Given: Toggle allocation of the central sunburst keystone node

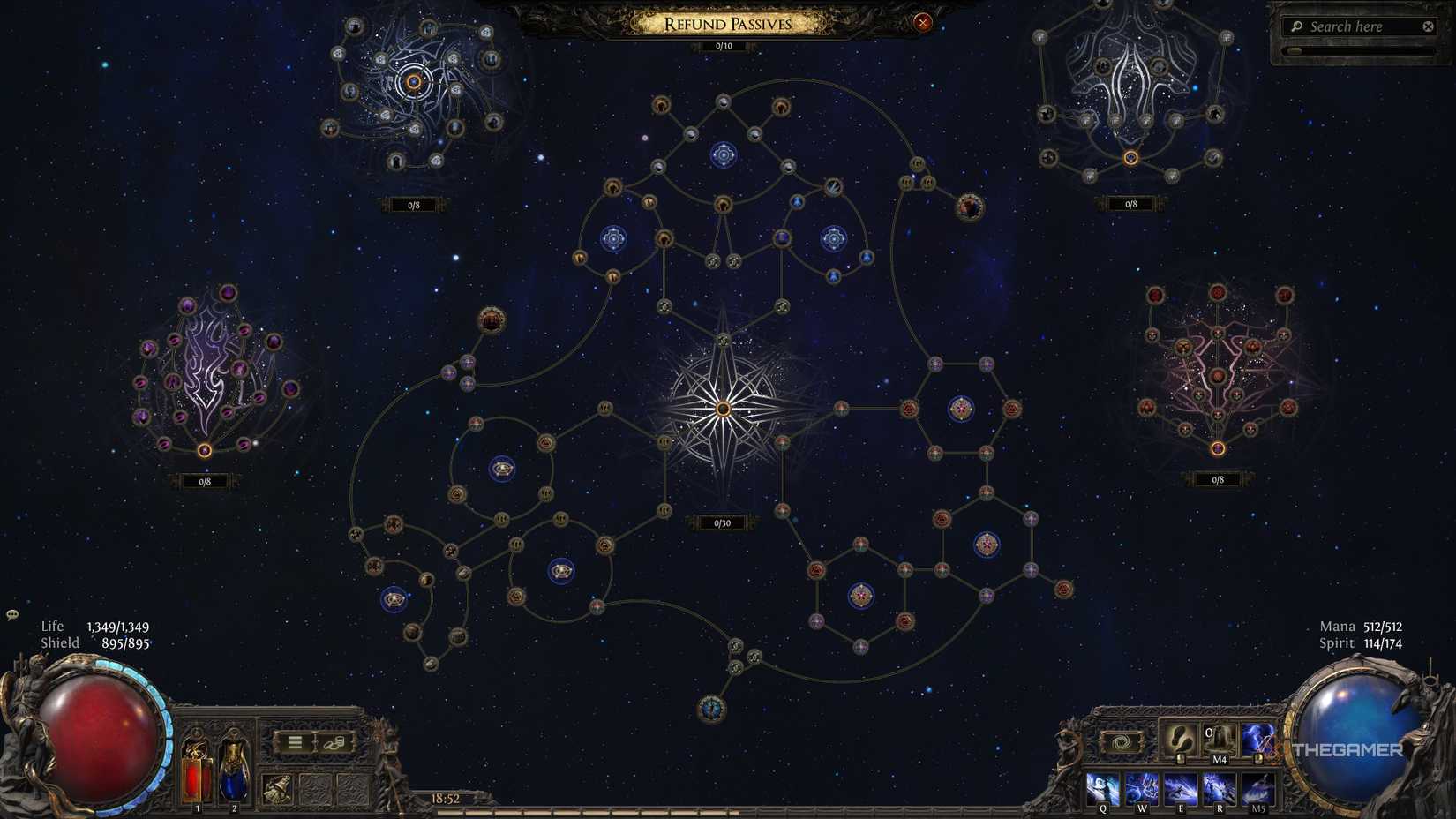Looking at the screenshot, I should pyautogui.click(x=724, y=408).
